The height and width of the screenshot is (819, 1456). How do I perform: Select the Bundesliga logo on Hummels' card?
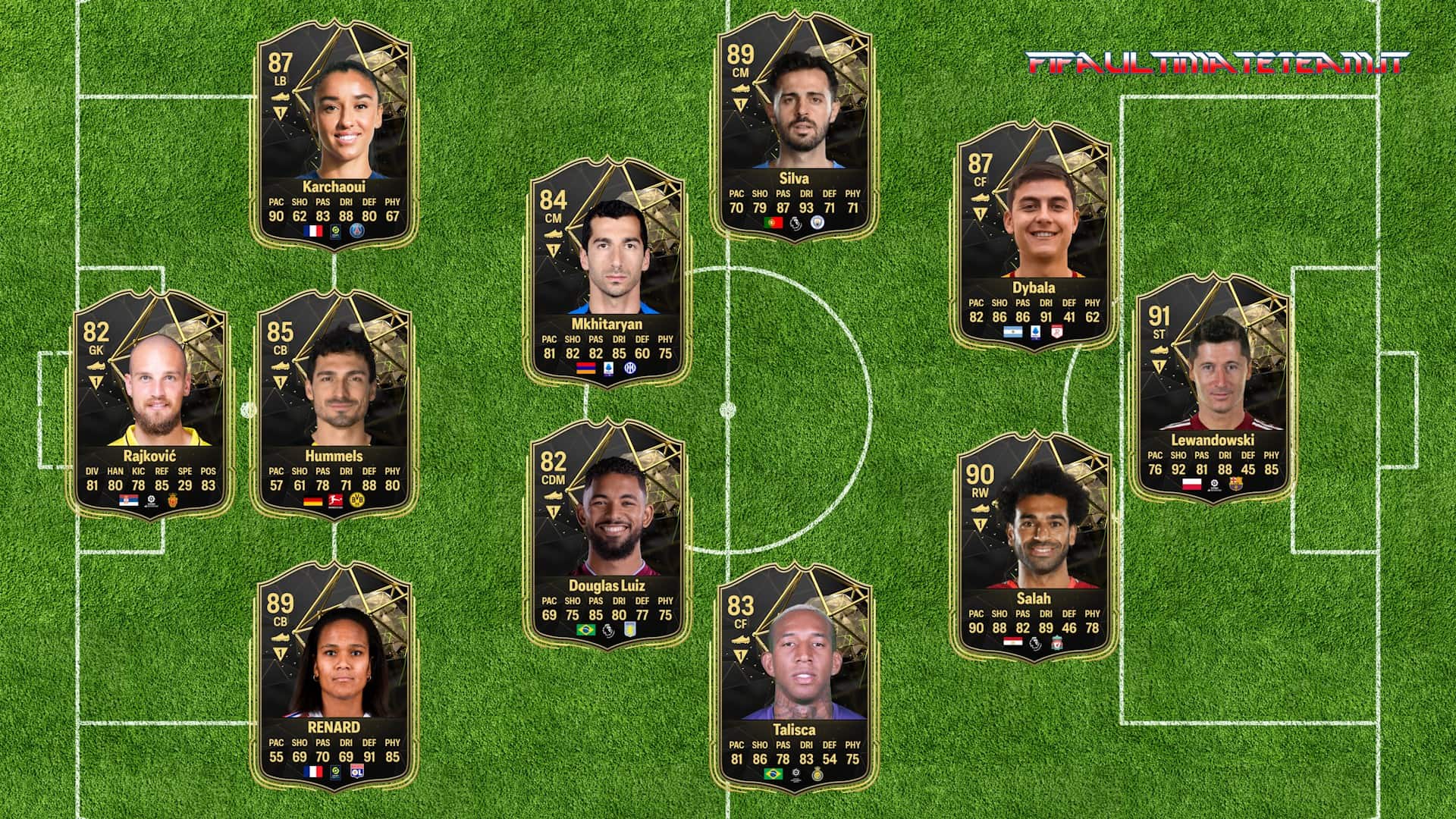pyautogui.click(x=335, y=501)
